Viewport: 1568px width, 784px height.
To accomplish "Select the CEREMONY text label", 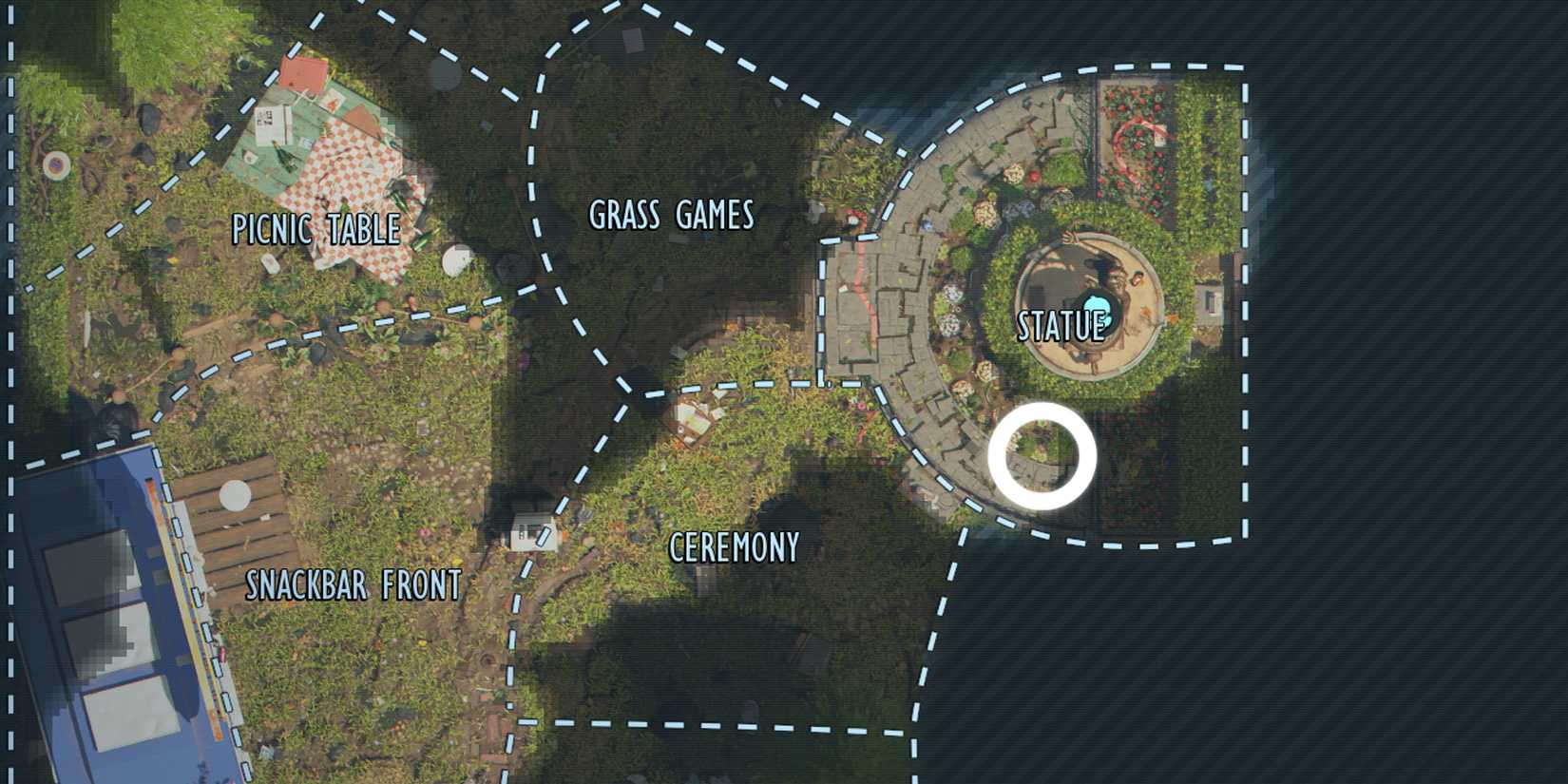I will click(x=734, y=547).
